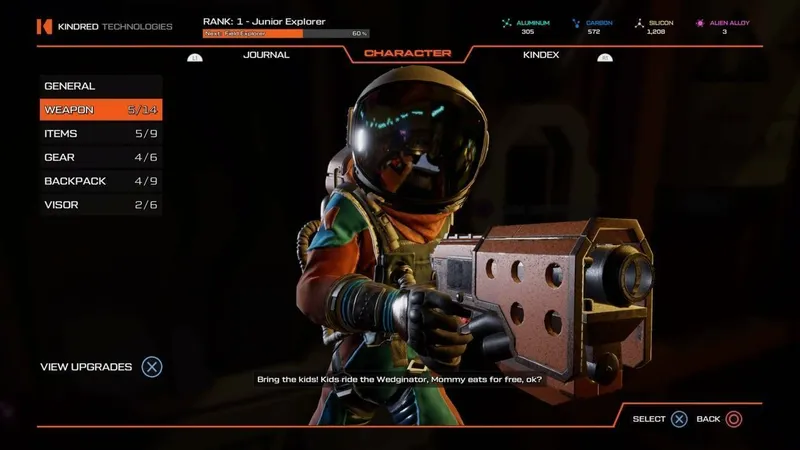Click the Select option

pyautogui.click(x=660, y=419)
